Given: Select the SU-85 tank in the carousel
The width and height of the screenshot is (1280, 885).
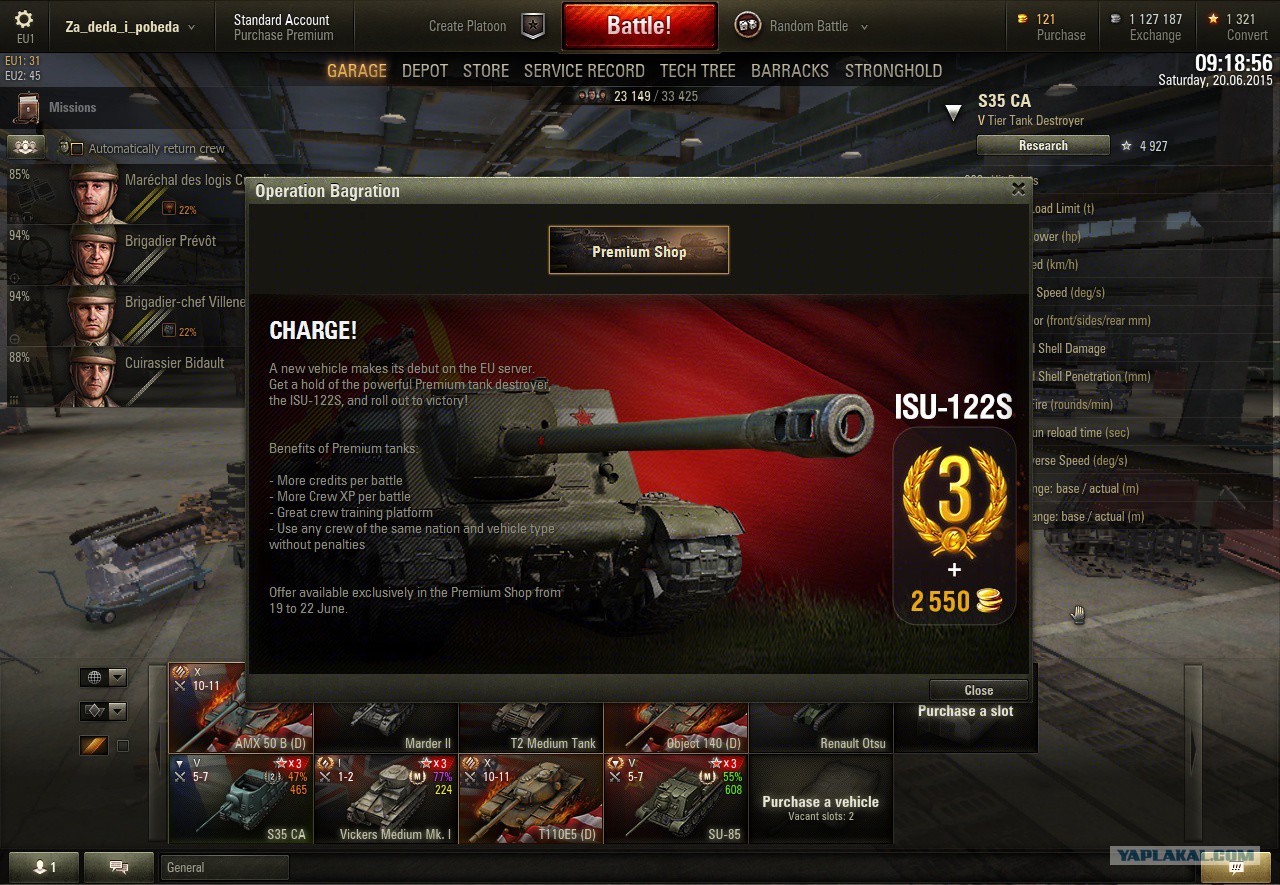Looking at the screenshot, I should pos(676,798).
